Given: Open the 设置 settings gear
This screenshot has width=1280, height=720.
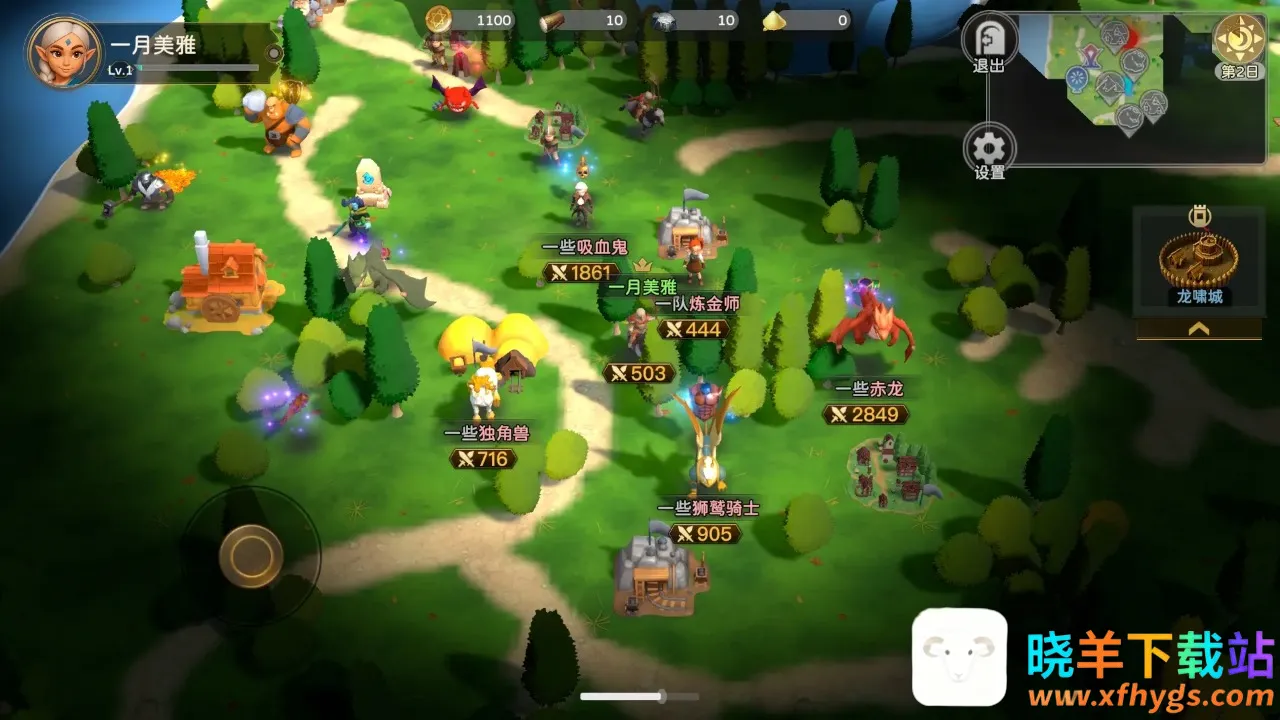Looking at the screenshot, I should [x=989, y=150].
